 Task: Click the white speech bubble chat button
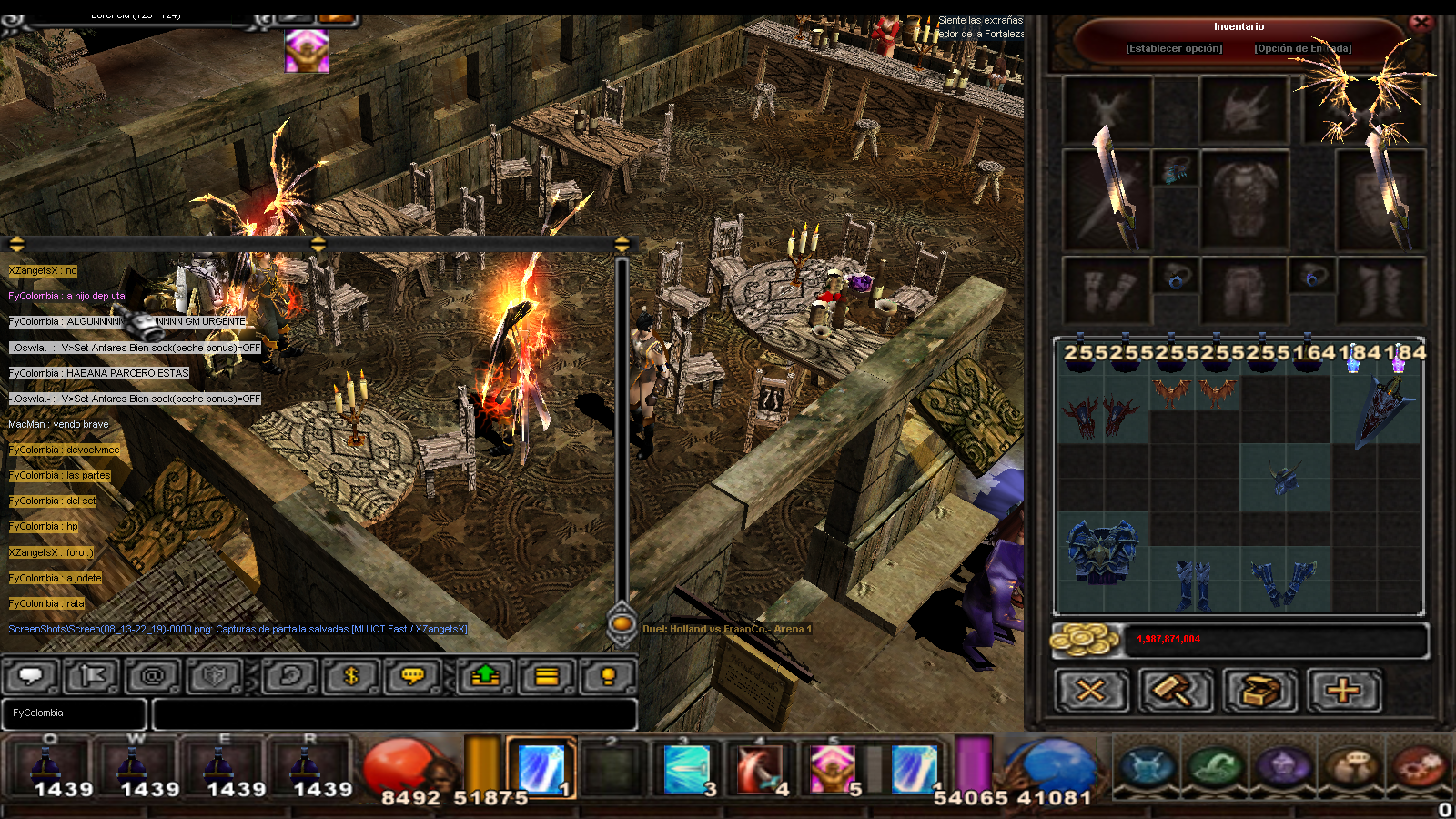[x=31, y=676]
